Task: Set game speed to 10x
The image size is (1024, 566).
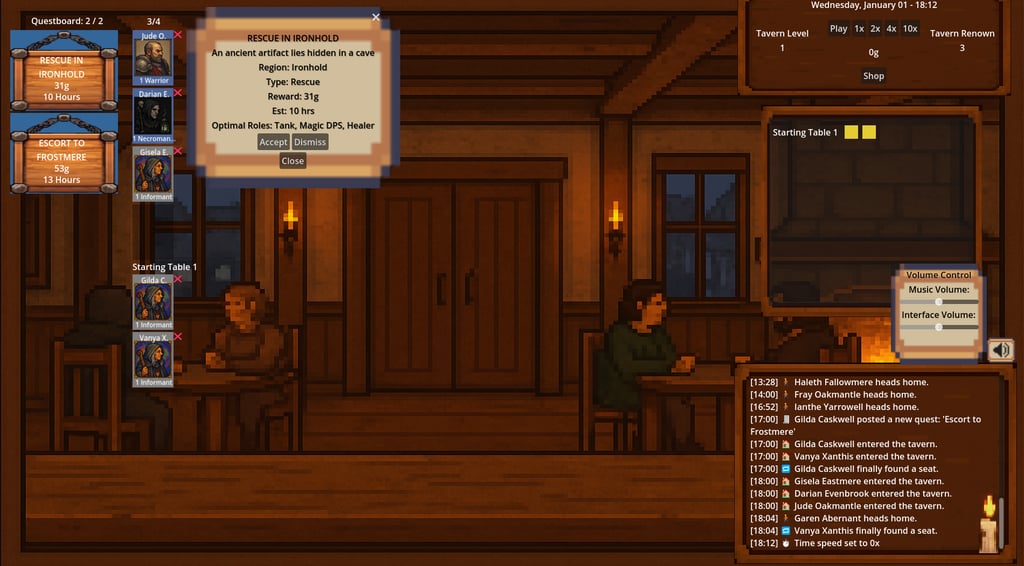Action: pyautogui.click(x=910, y=29)
